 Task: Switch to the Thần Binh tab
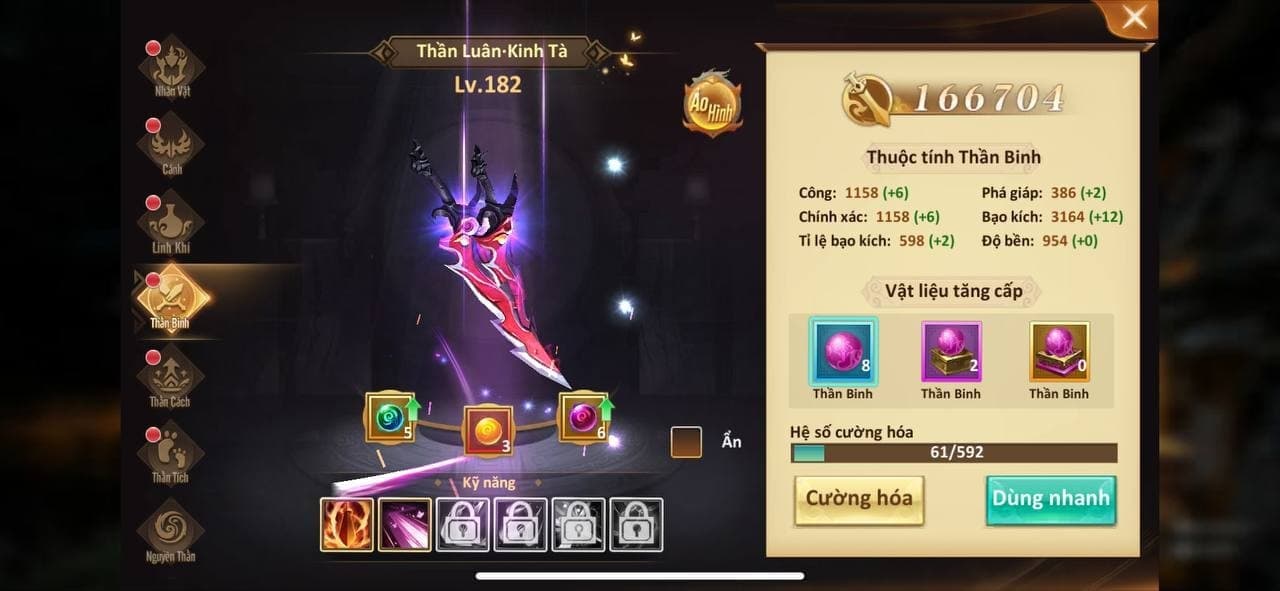pyautogui.click(x=171, y=298)
